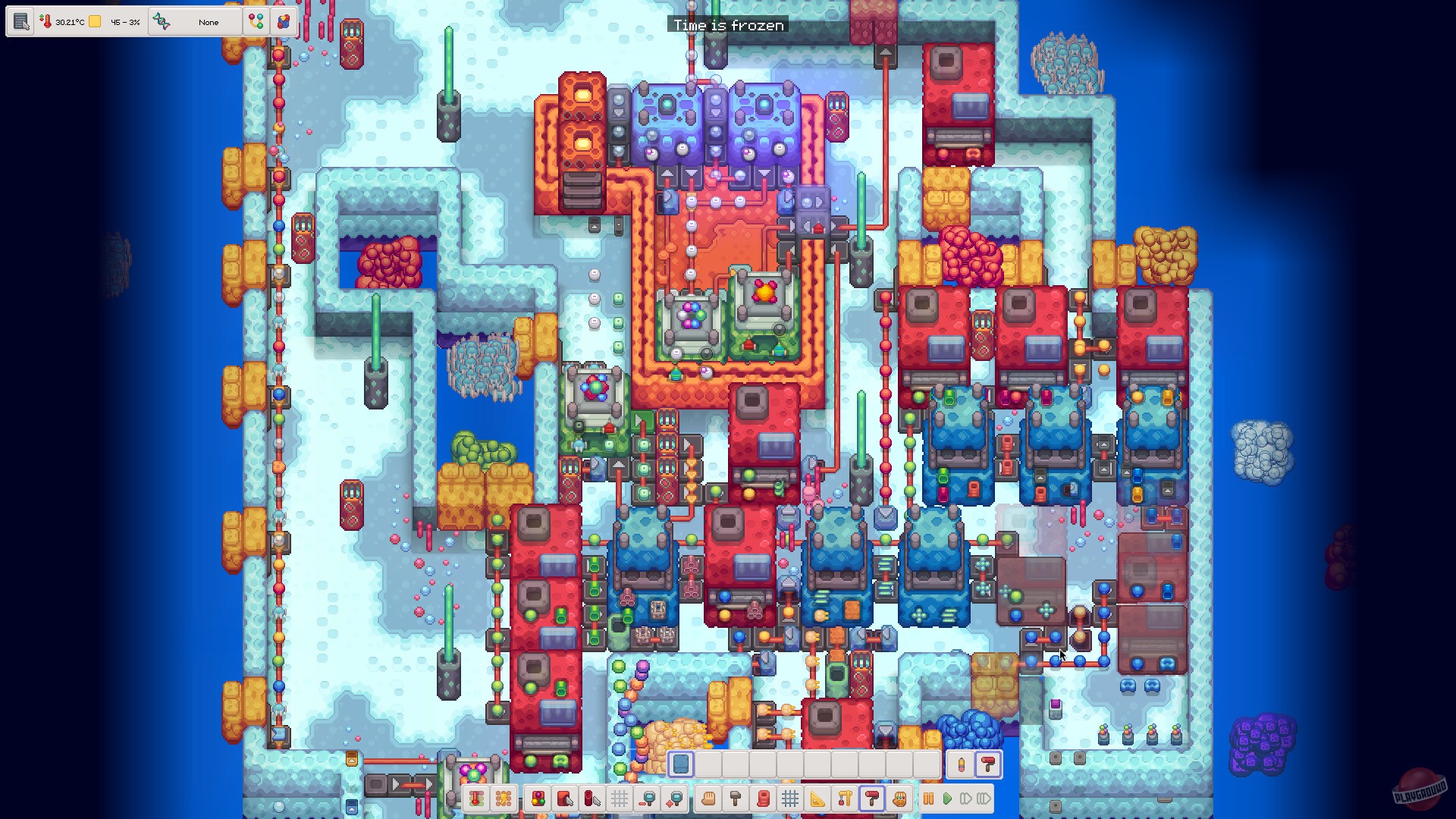Image resolution: width=1456 pixels, height=819 pixels.
Task: Expand the molecule connections panel top-left
Action: tap(255, 22)
